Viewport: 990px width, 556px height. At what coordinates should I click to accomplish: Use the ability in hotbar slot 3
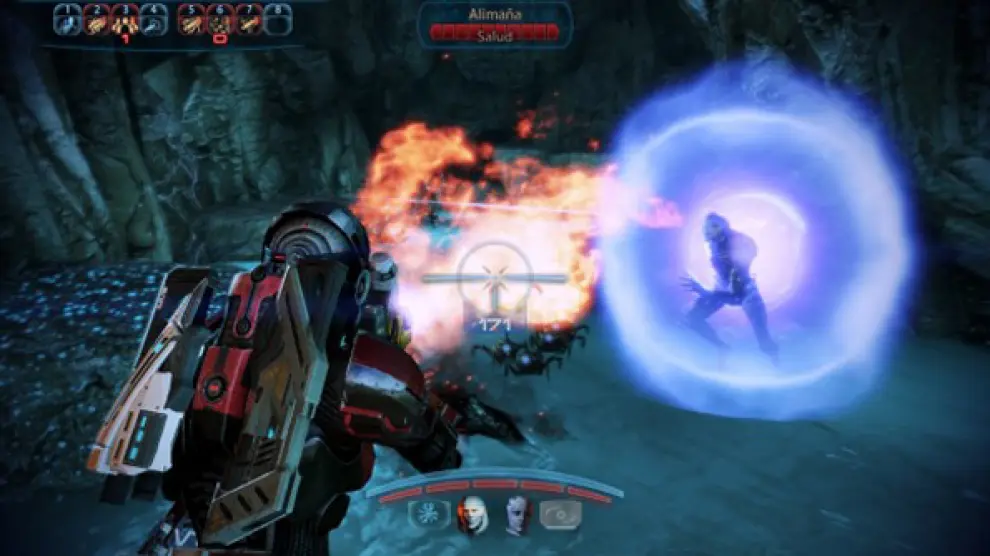click(125, 20)
